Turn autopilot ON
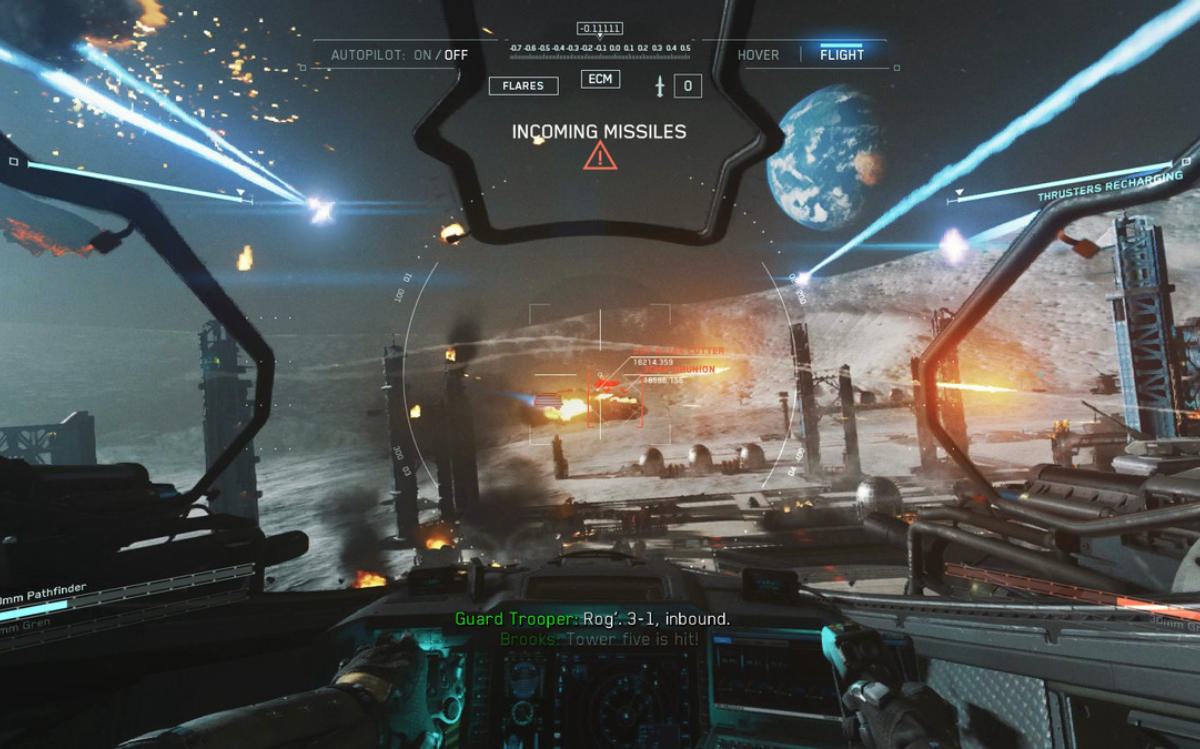Image resolution: width=1200 pixels, height=749 pixels. pos(423,55)
